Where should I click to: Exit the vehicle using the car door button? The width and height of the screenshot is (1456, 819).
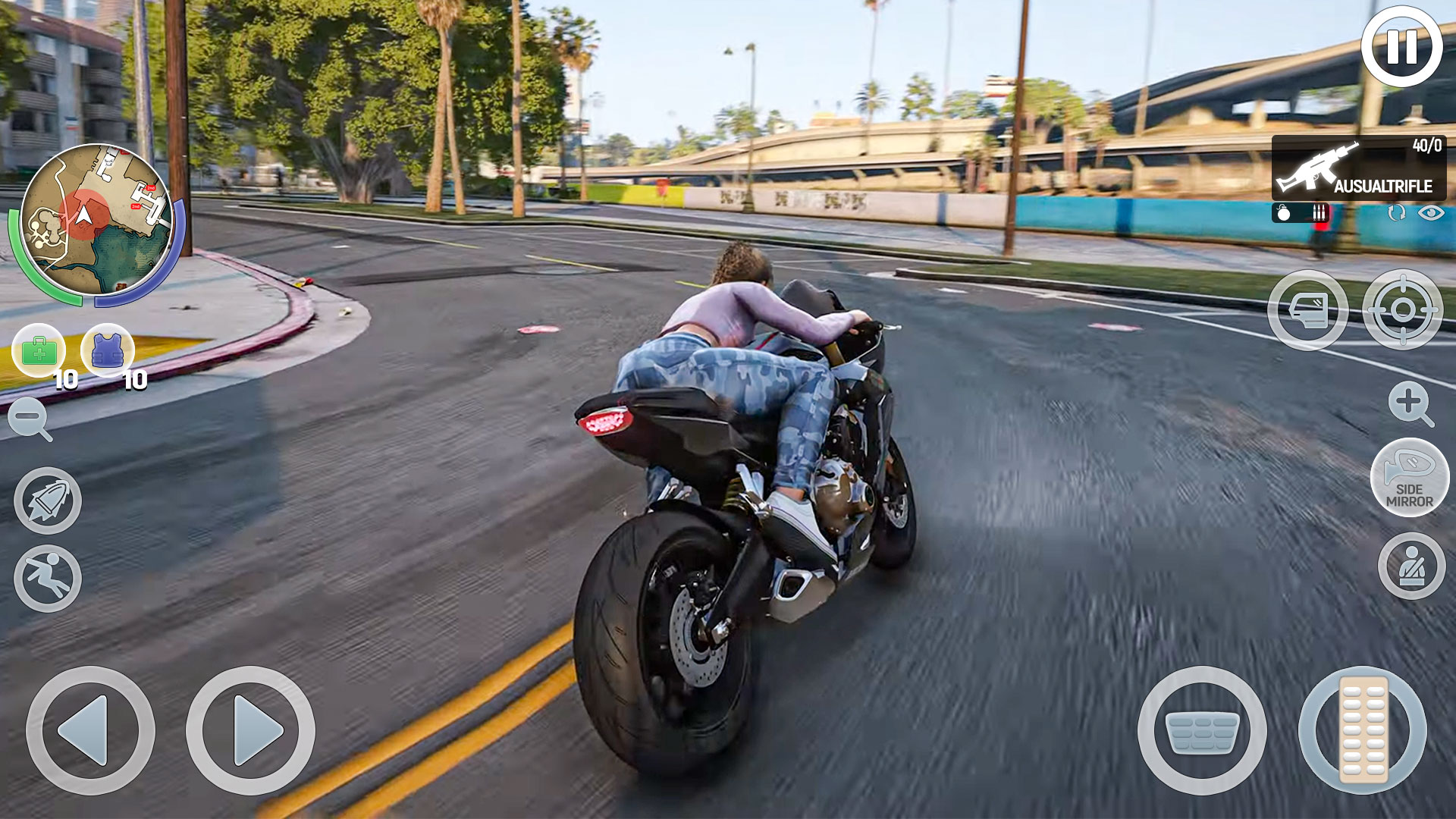click(x=1307, y=310)
